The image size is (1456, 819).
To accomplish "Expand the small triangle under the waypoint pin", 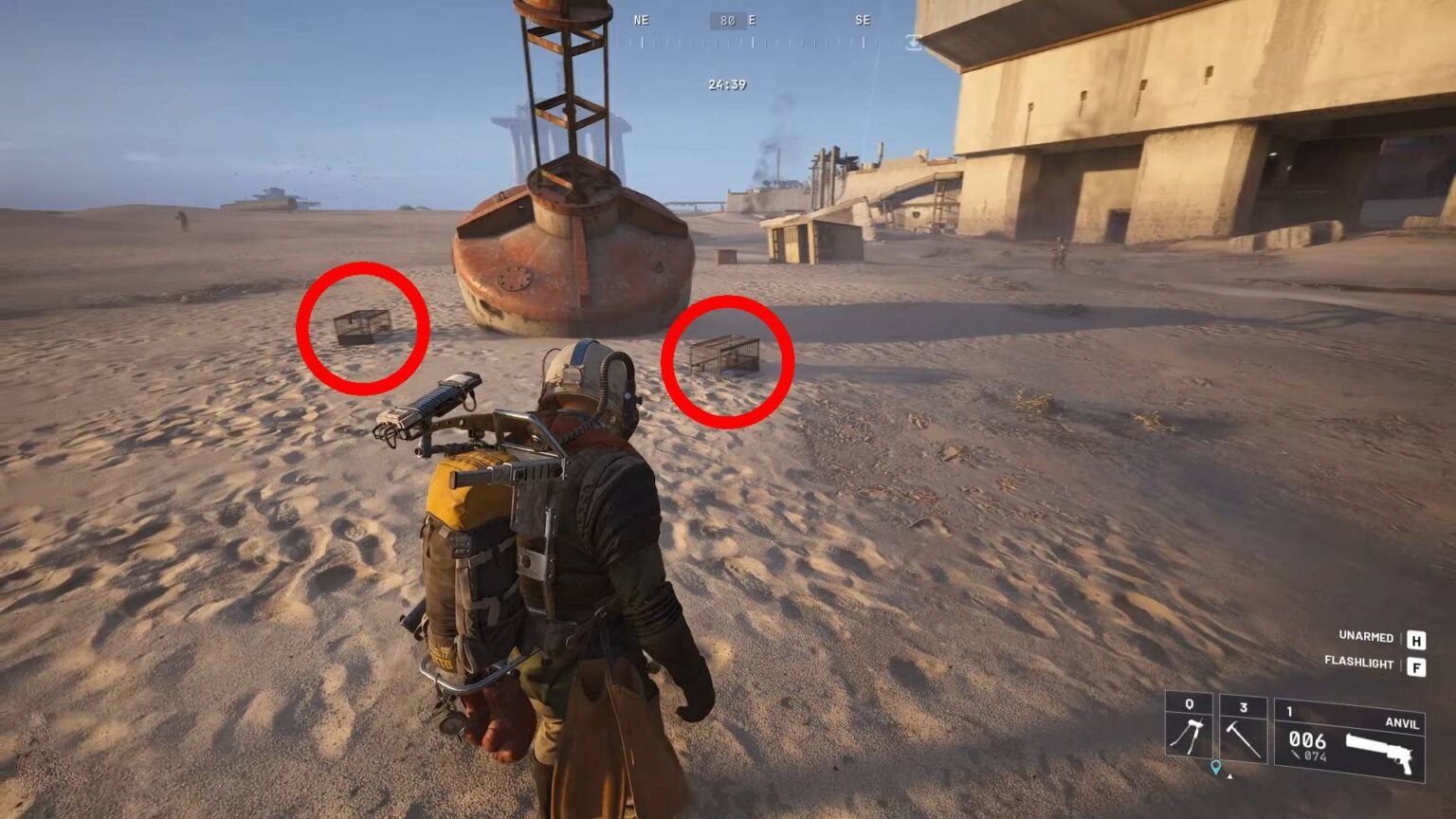I will [1229, 776].
